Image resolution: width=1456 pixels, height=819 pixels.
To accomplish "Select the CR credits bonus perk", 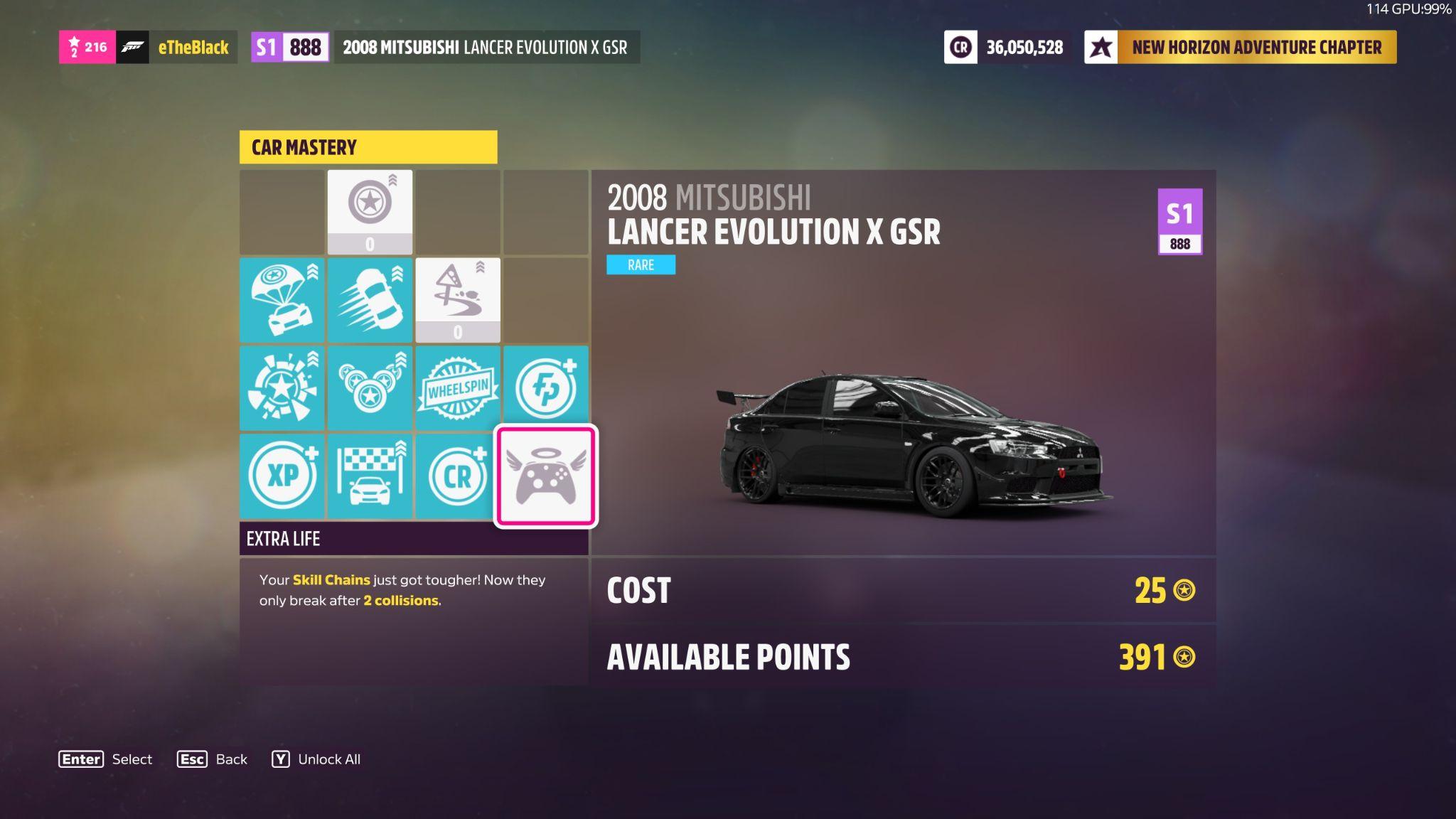I will pyautogui.click(x=457, y=476).
